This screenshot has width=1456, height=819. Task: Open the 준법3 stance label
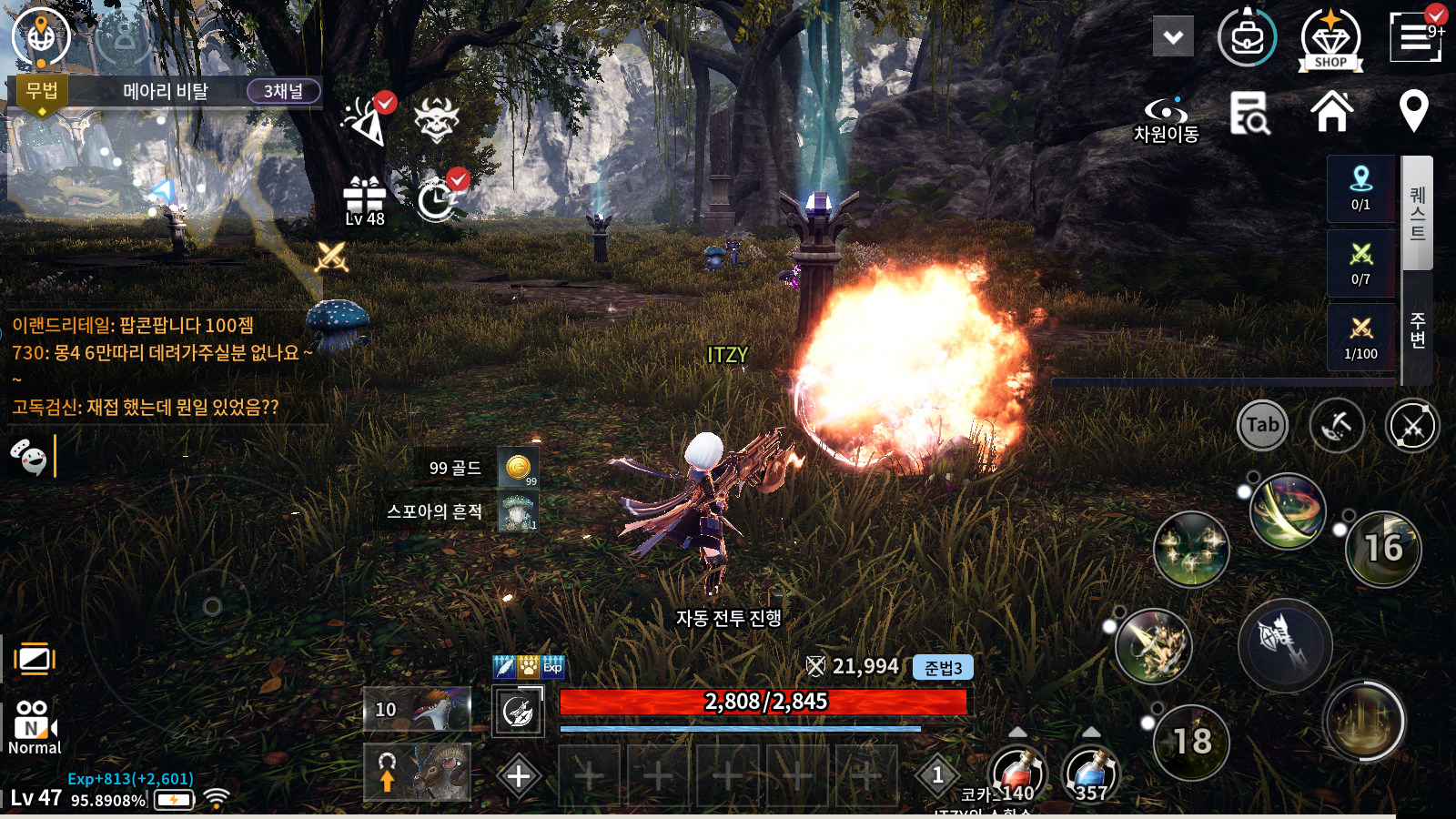(943, 668)
